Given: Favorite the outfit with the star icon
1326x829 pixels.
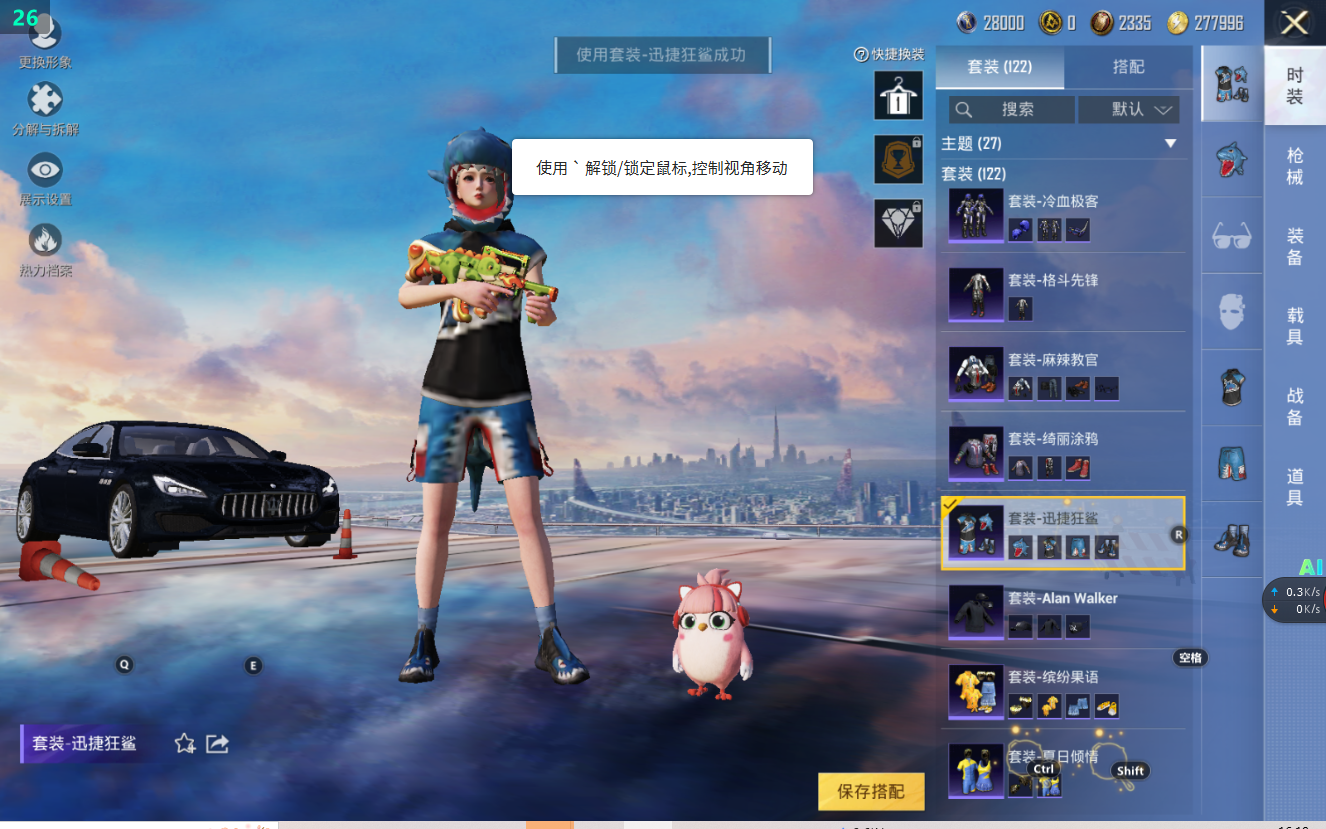Looking at the screenshot, I should [185, 743].
